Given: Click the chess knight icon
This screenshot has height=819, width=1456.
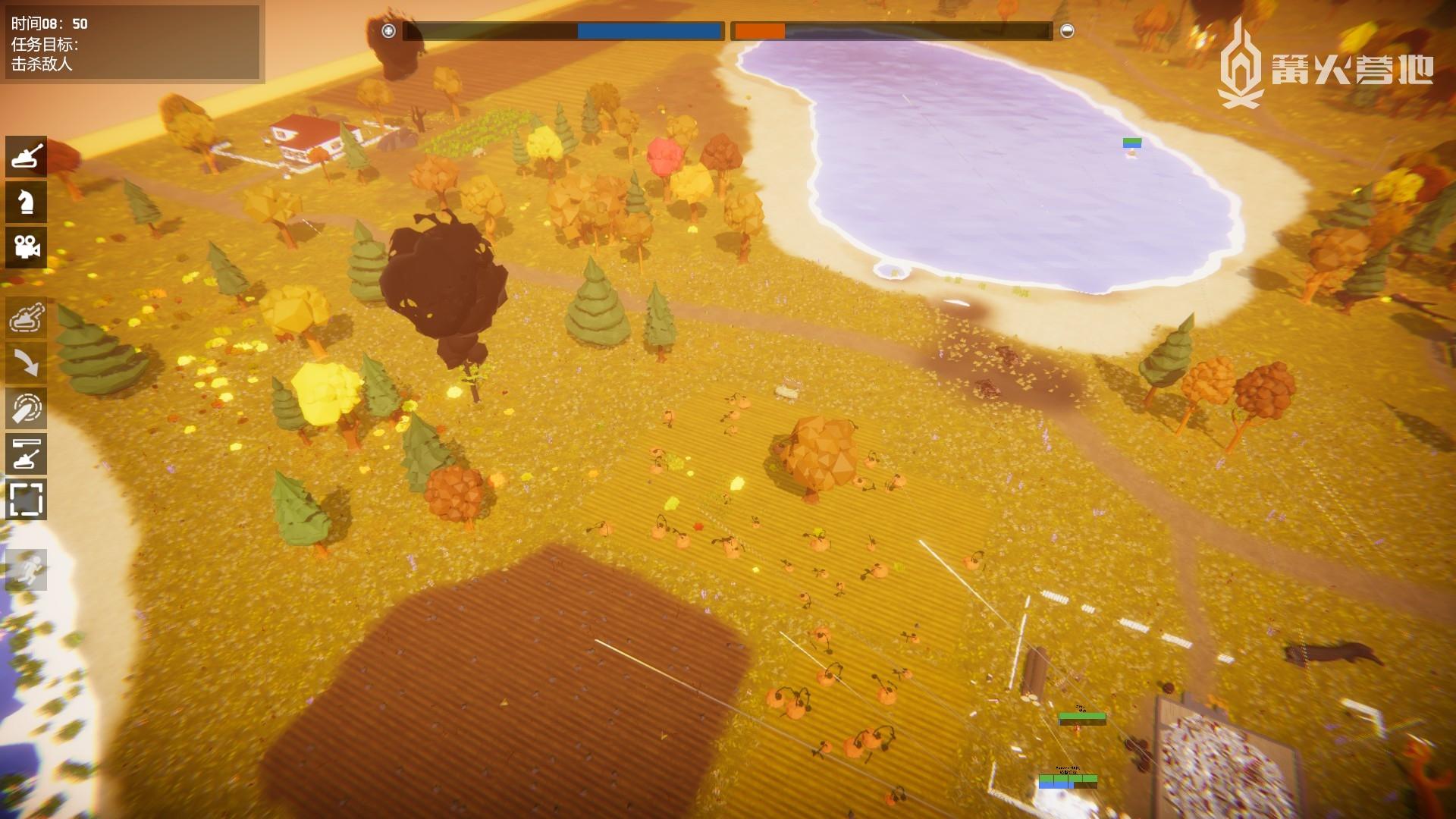Looking at the screenshot, I should tap(27, 202).
